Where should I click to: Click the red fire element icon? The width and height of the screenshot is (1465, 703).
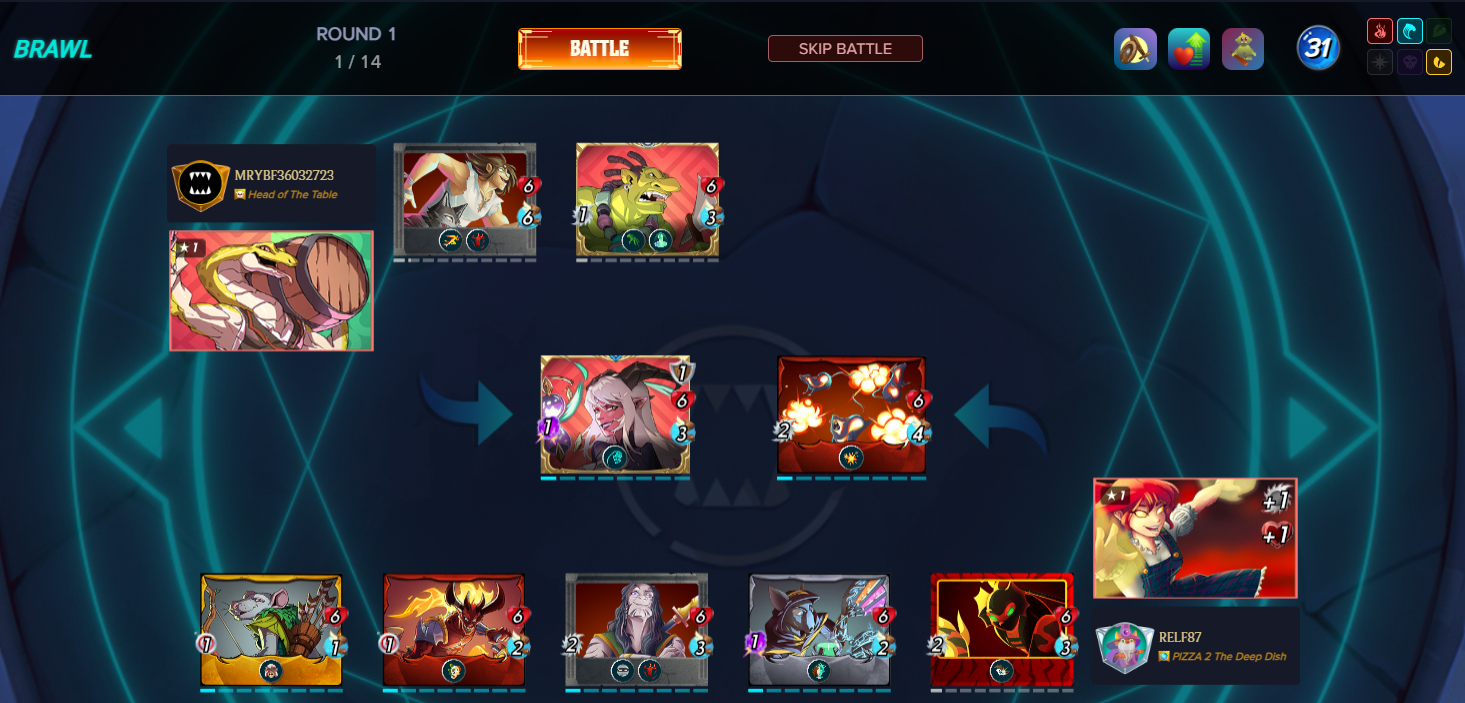coord(1380,32)
